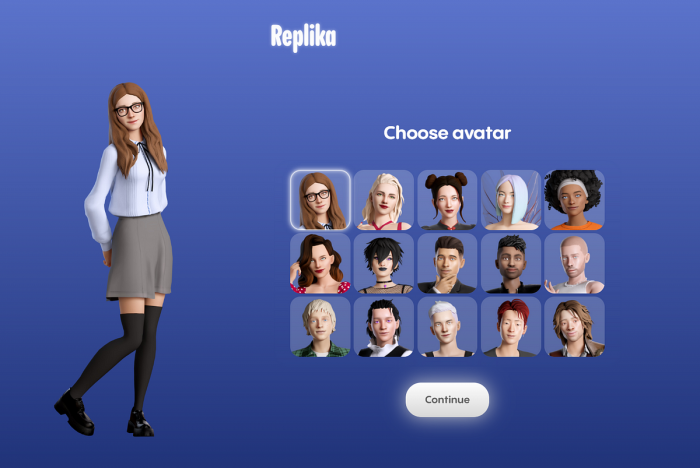Choose the avatar with the white headband
This screenshot has height=468, width=700.
(574, 200)
